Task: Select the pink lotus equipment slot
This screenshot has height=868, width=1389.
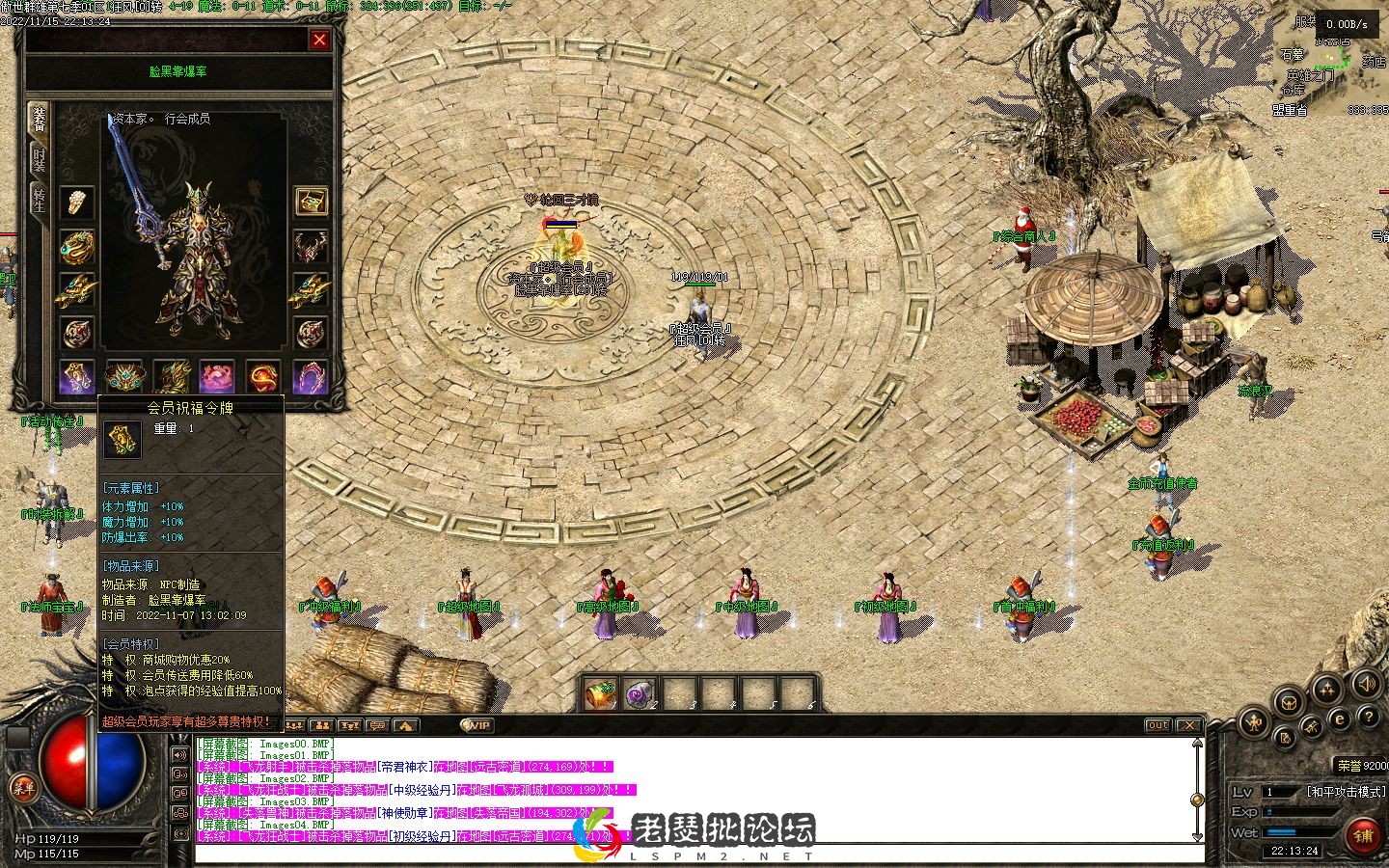Action: pyautogui.click(x=216, y=376)
